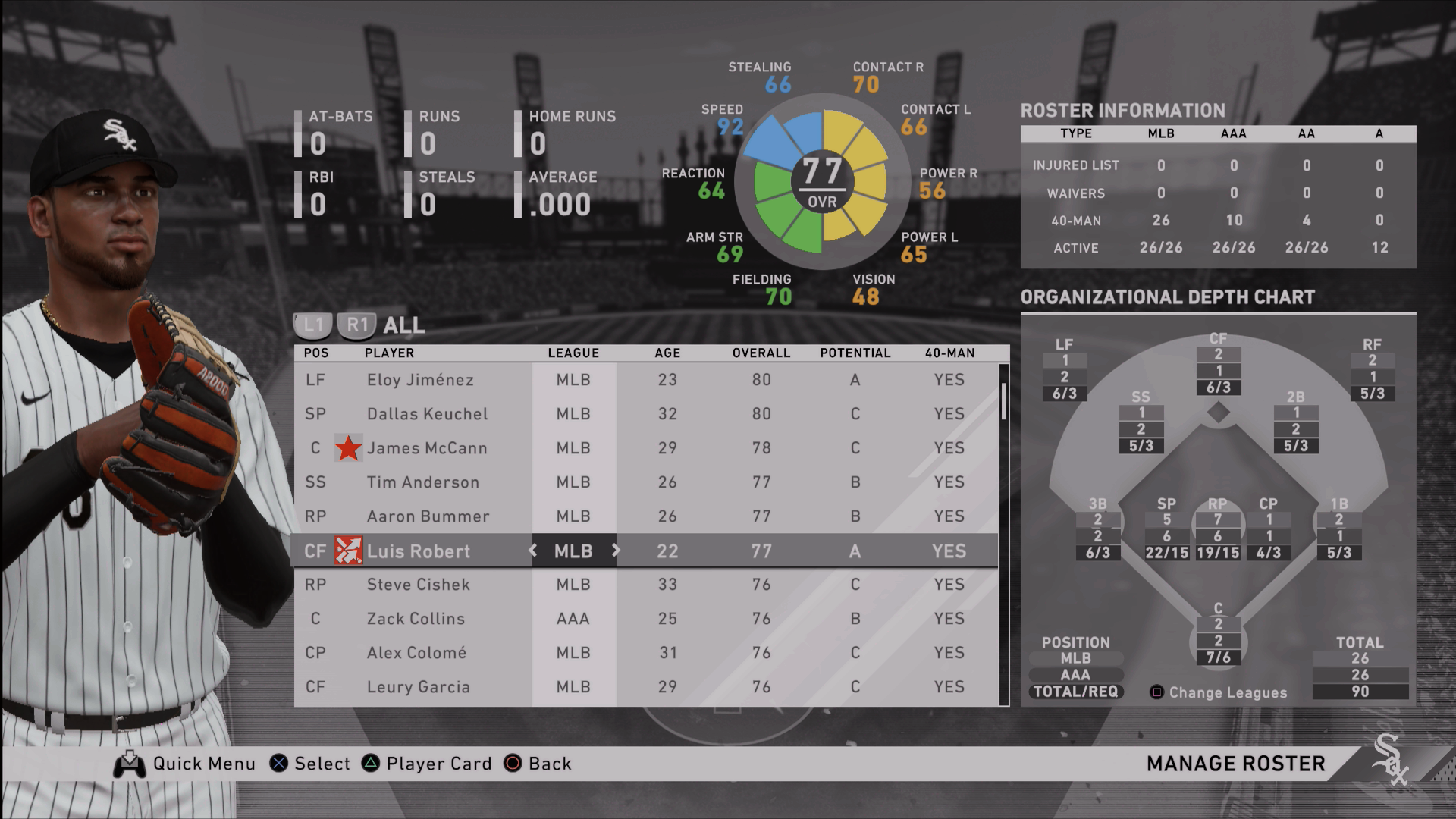Pick Tim Anderson from the roster
This screenshot has width=1456, height=819.
(x=422, y=482)
